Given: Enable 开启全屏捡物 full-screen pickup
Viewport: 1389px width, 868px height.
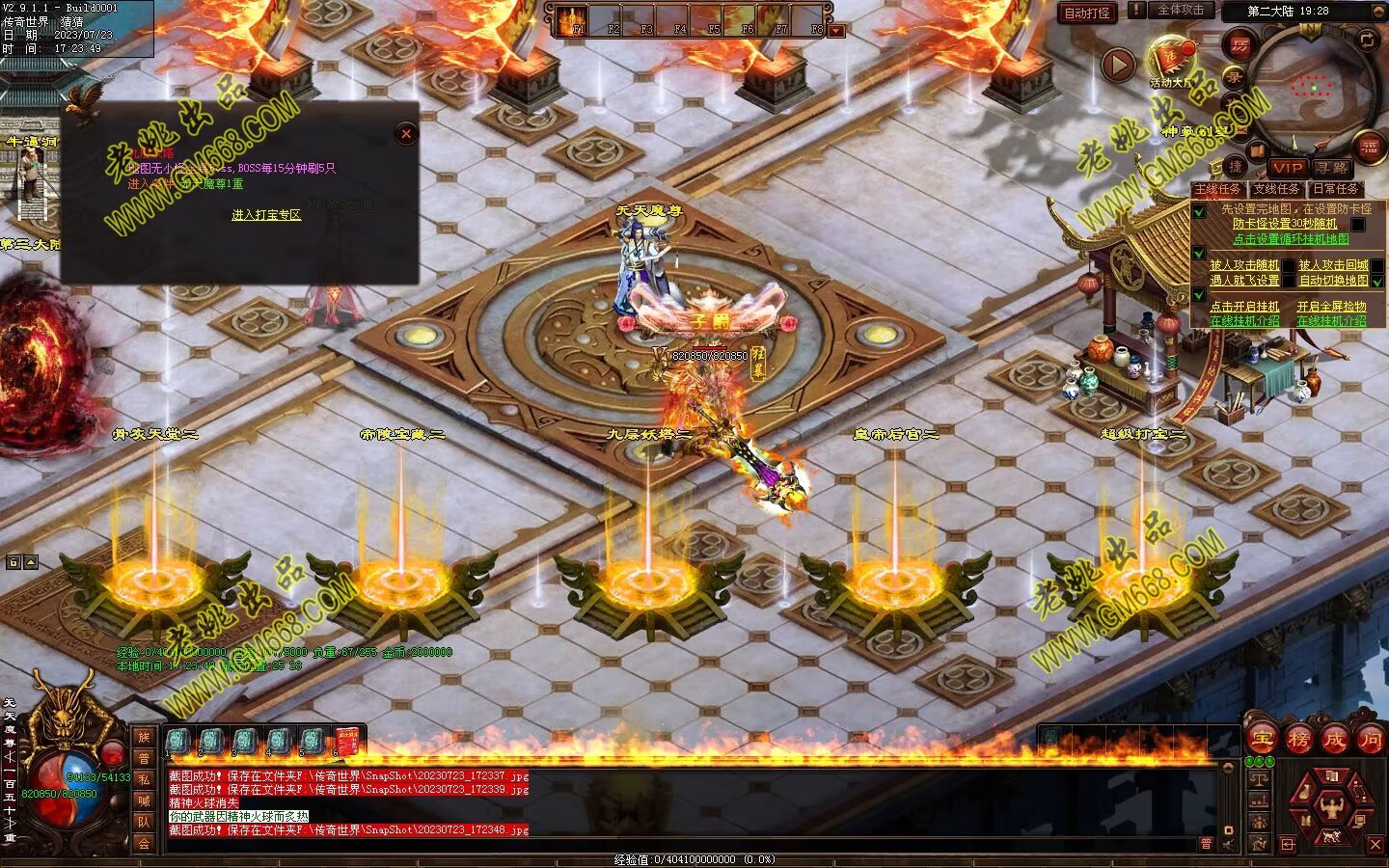Looking at the screenshot, I should (x=1331, y=307).
